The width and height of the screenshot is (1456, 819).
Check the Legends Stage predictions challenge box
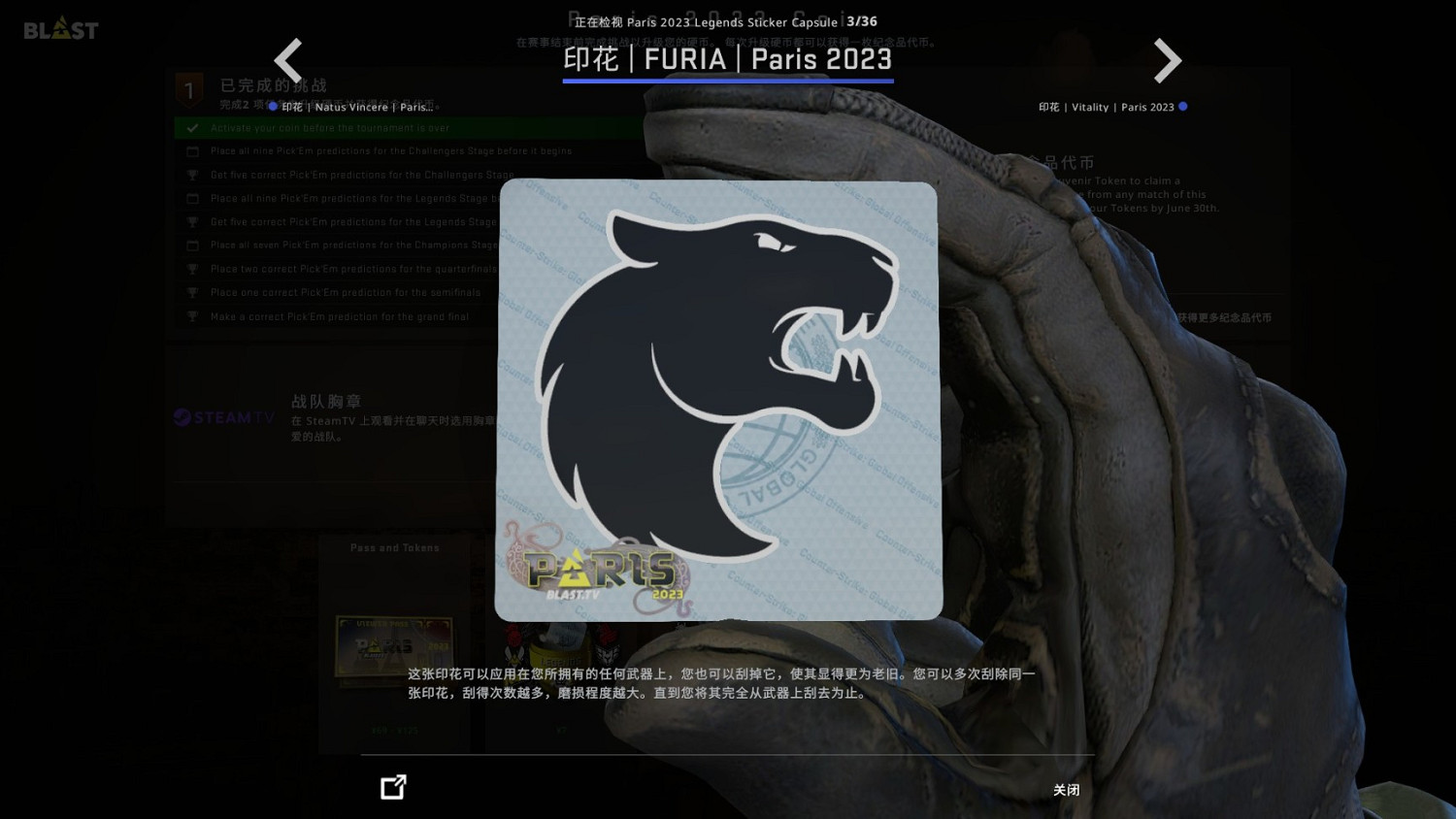[192, 198]
